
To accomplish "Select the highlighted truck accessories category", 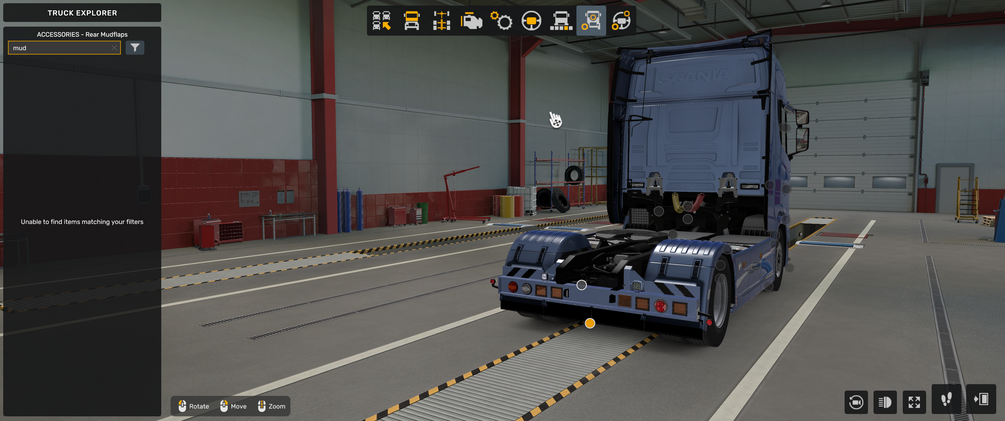I will click(591, 21).
